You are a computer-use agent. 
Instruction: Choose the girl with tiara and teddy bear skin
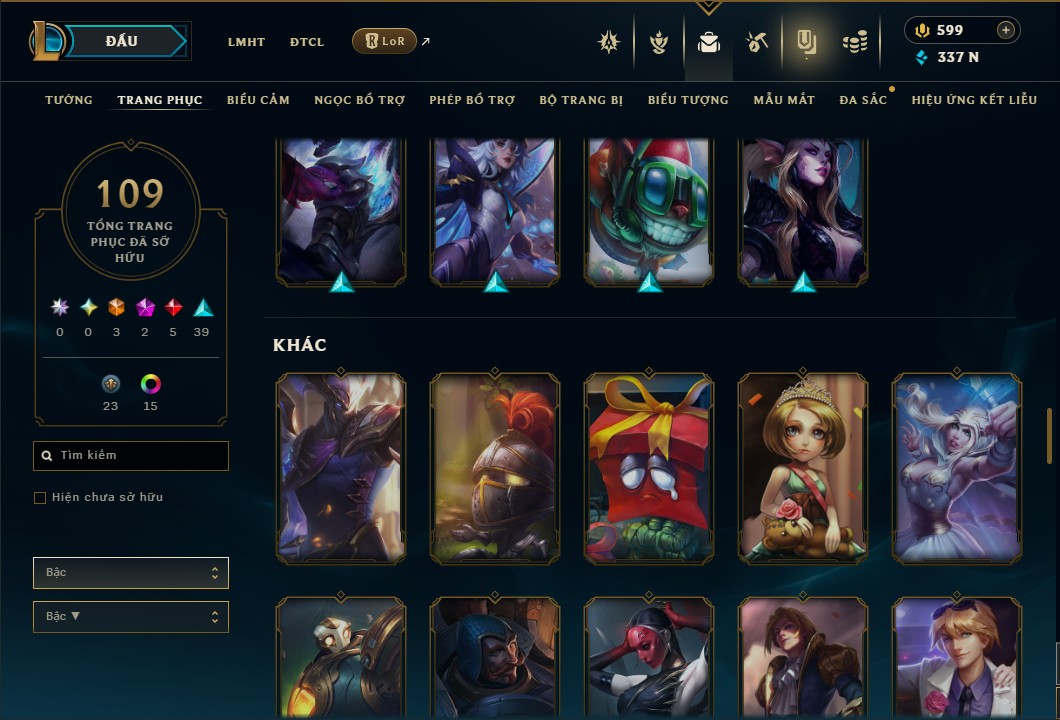(803, 467)
